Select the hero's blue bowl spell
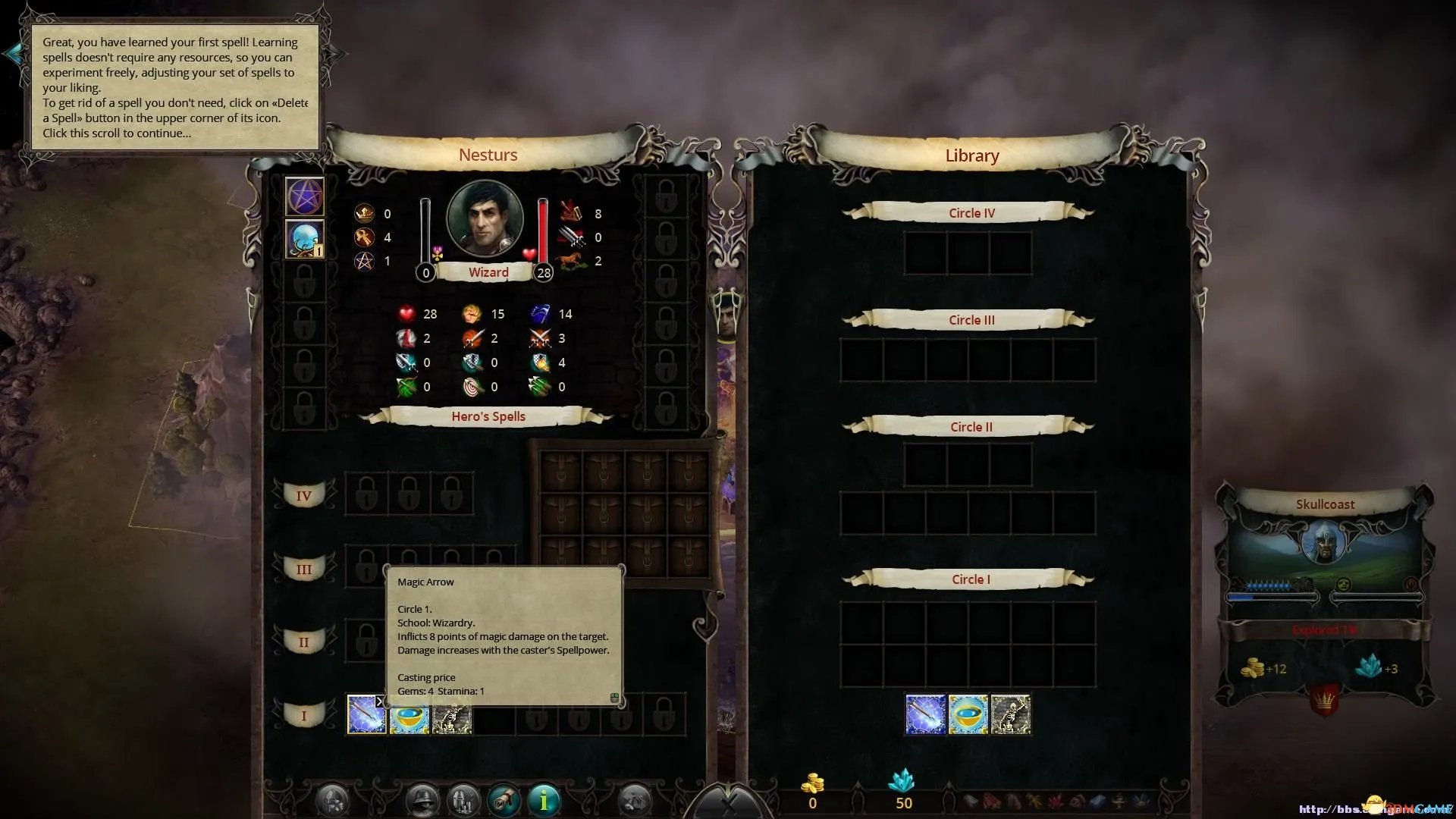Screen dimensions: 1456x819 point(409,717)
